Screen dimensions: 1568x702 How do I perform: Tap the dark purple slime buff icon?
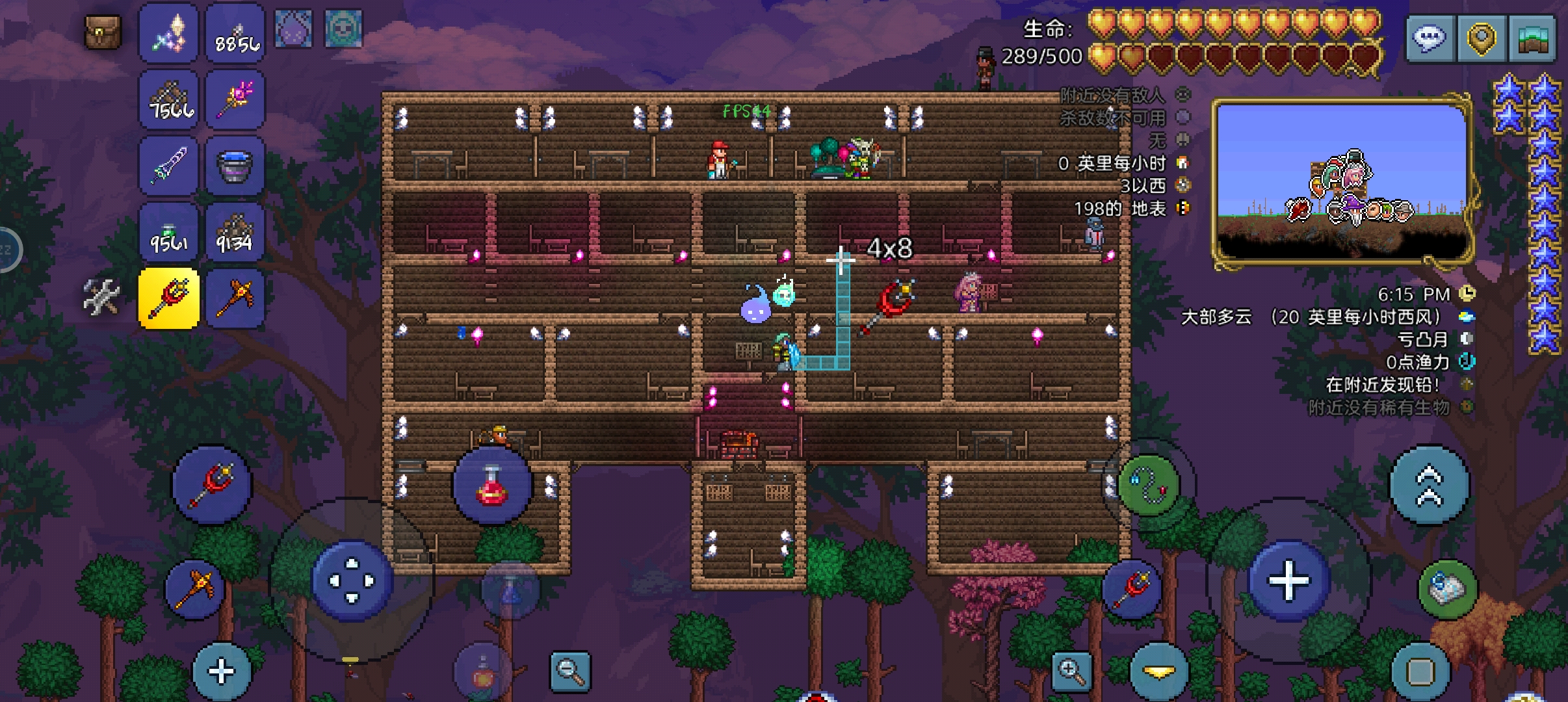[x=294, y=29]
